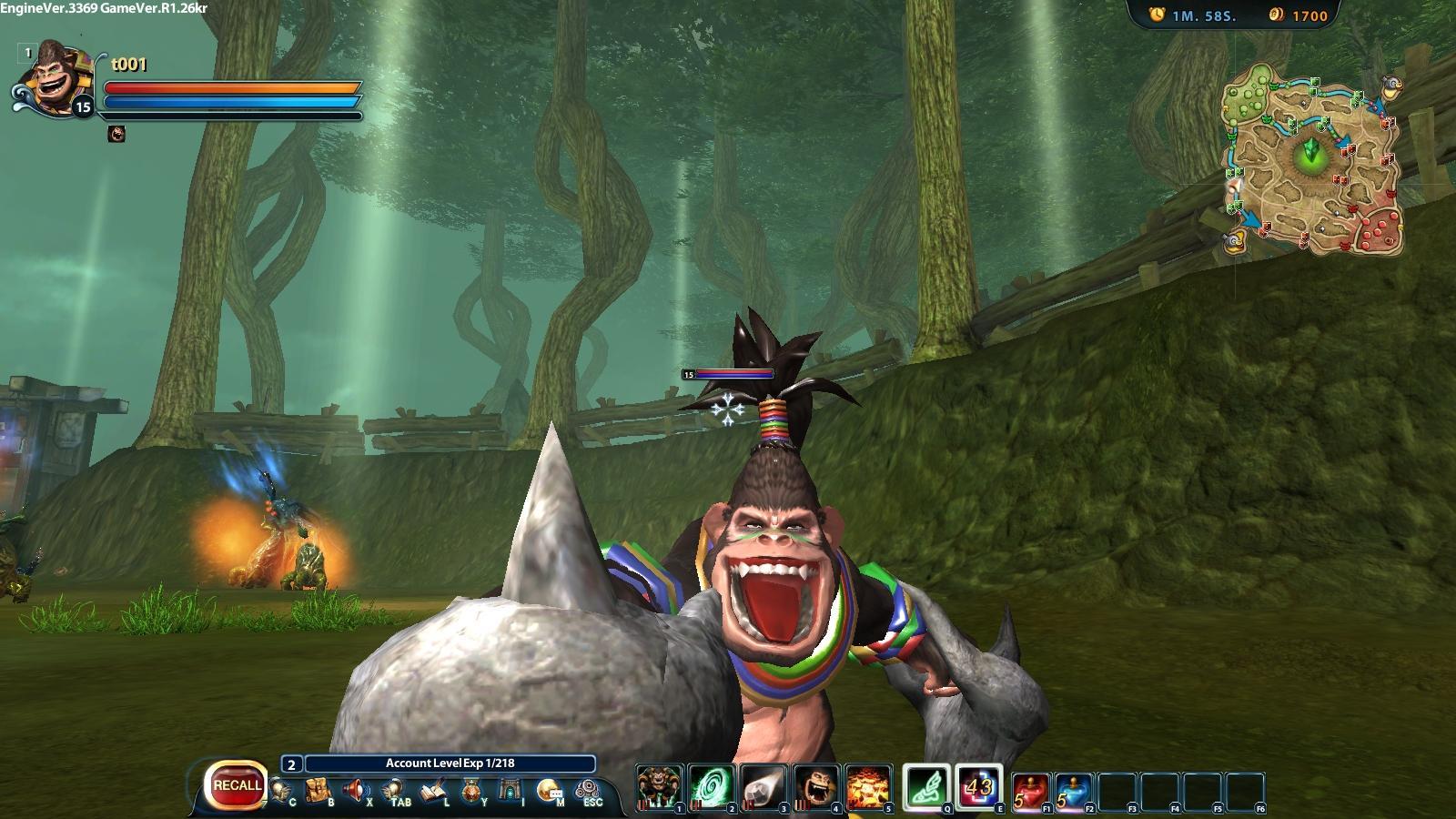The image size is (1456, 819).
Task: Open the lion medal icon
Action: pyautogui.click(x=470, y=791)
